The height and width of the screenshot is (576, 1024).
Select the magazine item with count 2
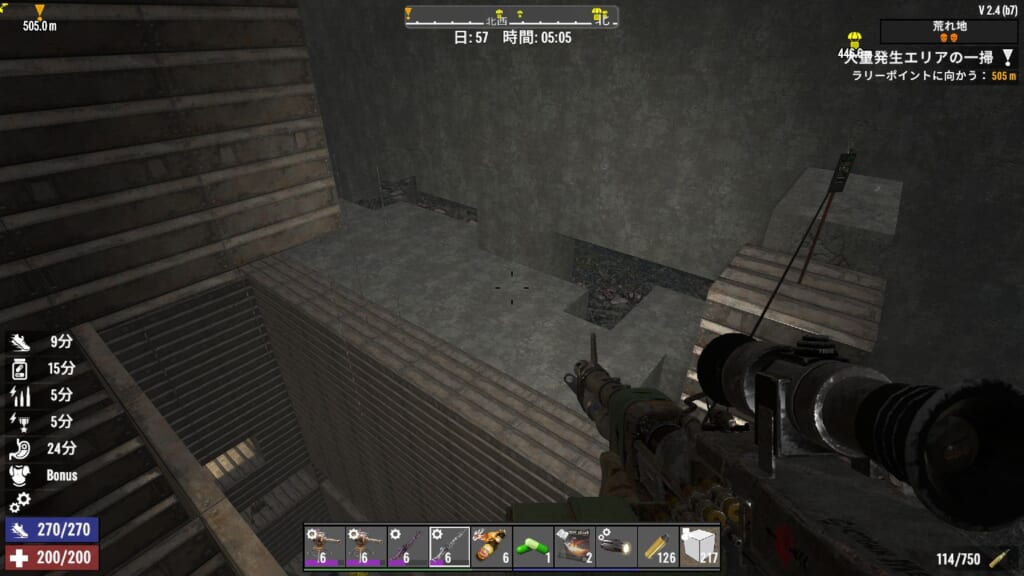click(574, 546)
